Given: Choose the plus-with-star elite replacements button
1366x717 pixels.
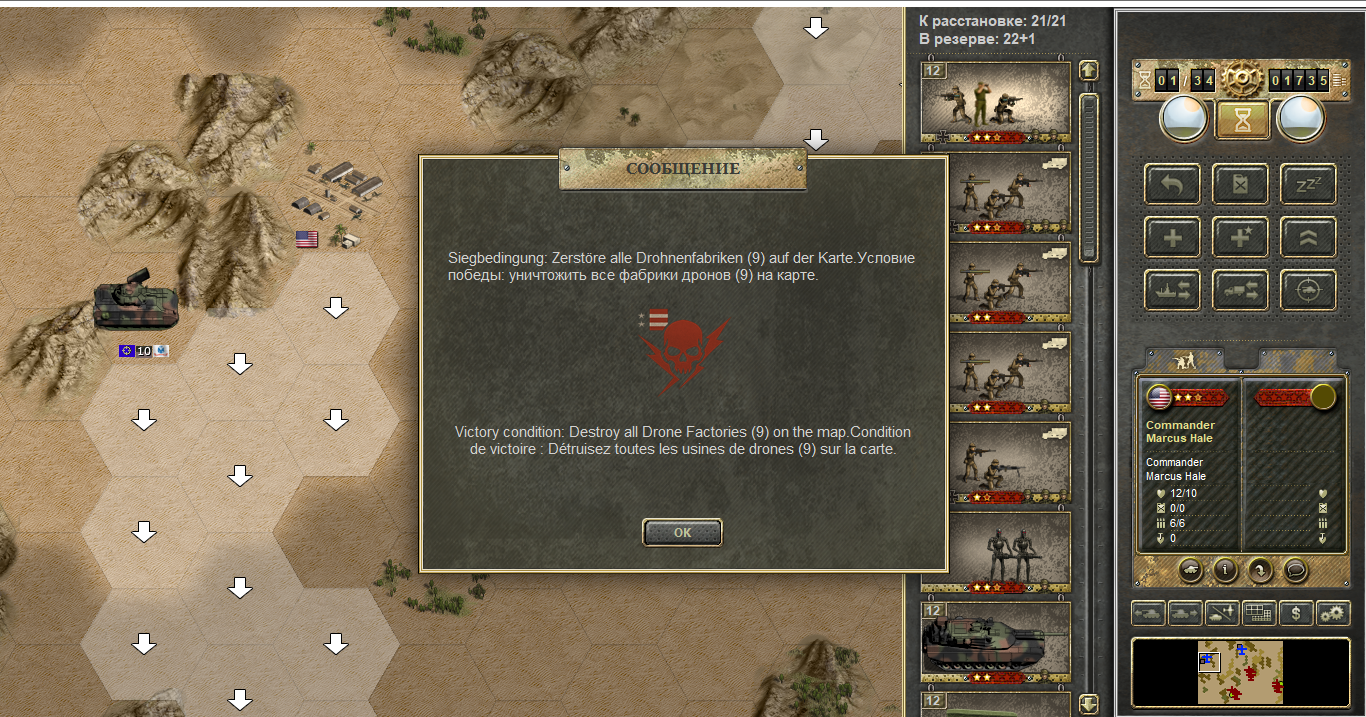Looking at the screenshot, I should click(x=1241, y=238).
